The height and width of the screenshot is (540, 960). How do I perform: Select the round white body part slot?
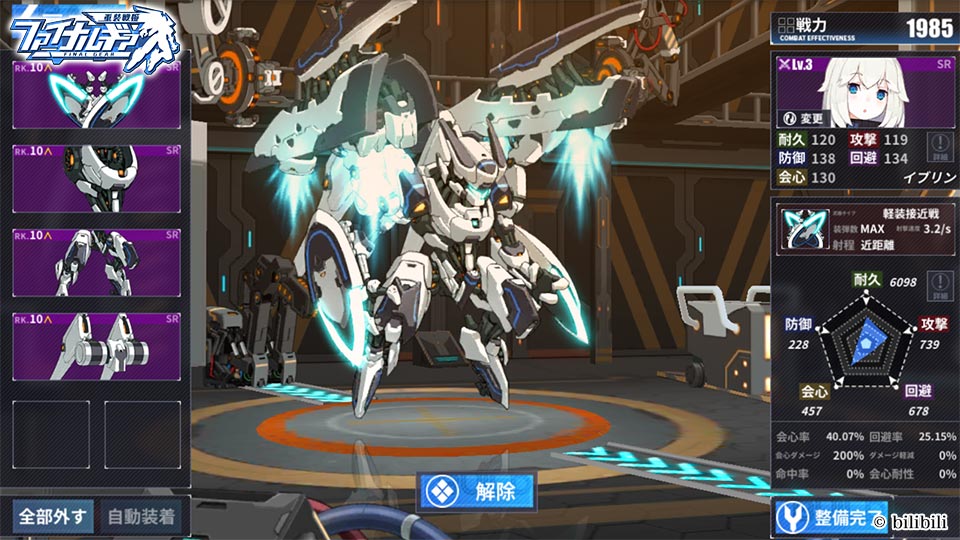[96, 178]
